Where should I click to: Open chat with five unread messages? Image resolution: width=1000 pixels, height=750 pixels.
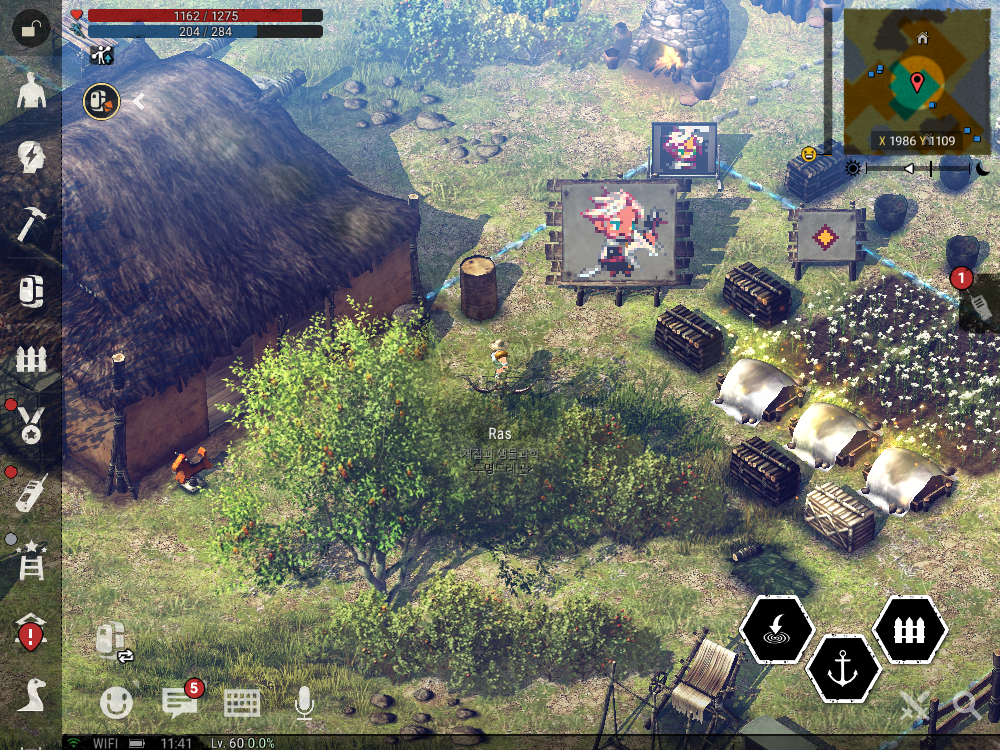tap(179, 702)
